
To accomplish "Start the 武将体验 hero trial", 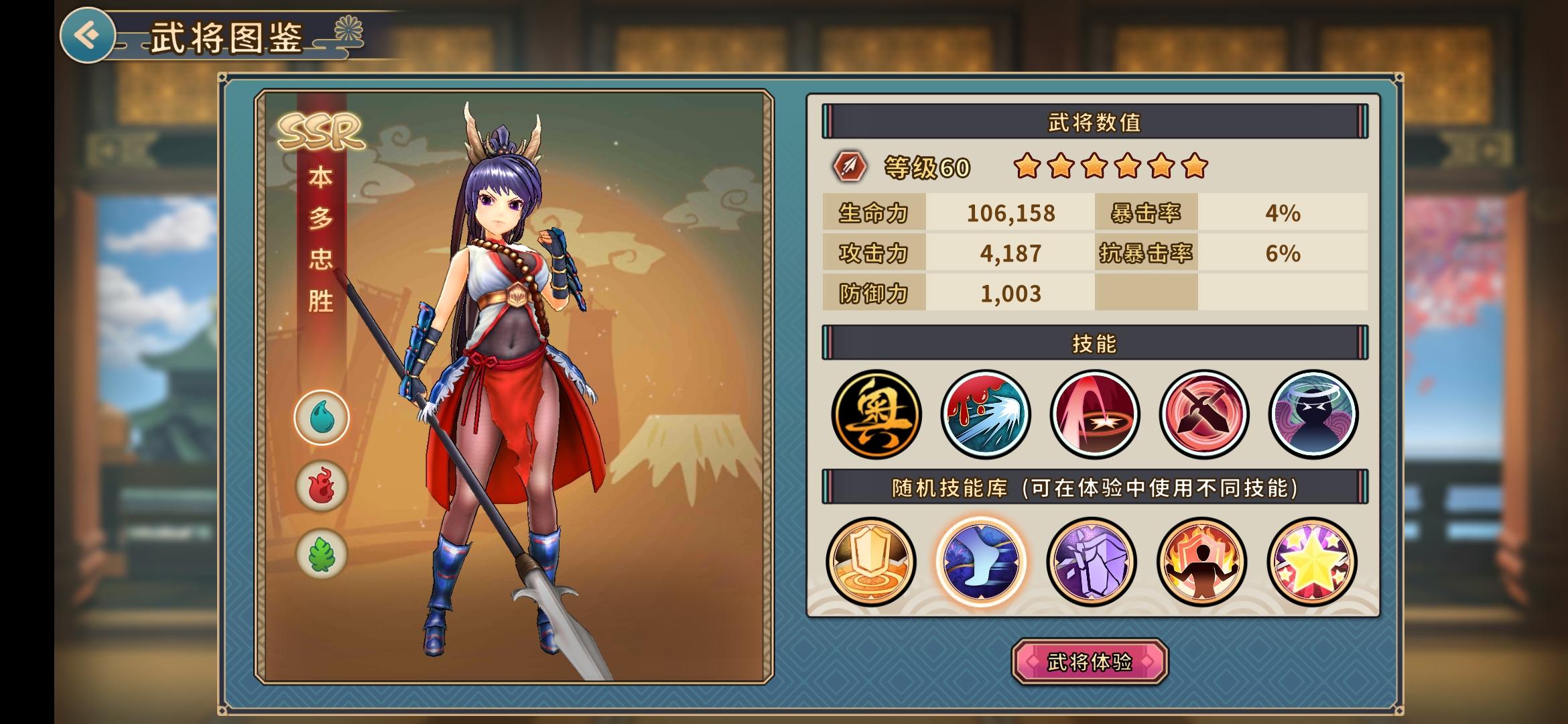I will (1090, 662).
